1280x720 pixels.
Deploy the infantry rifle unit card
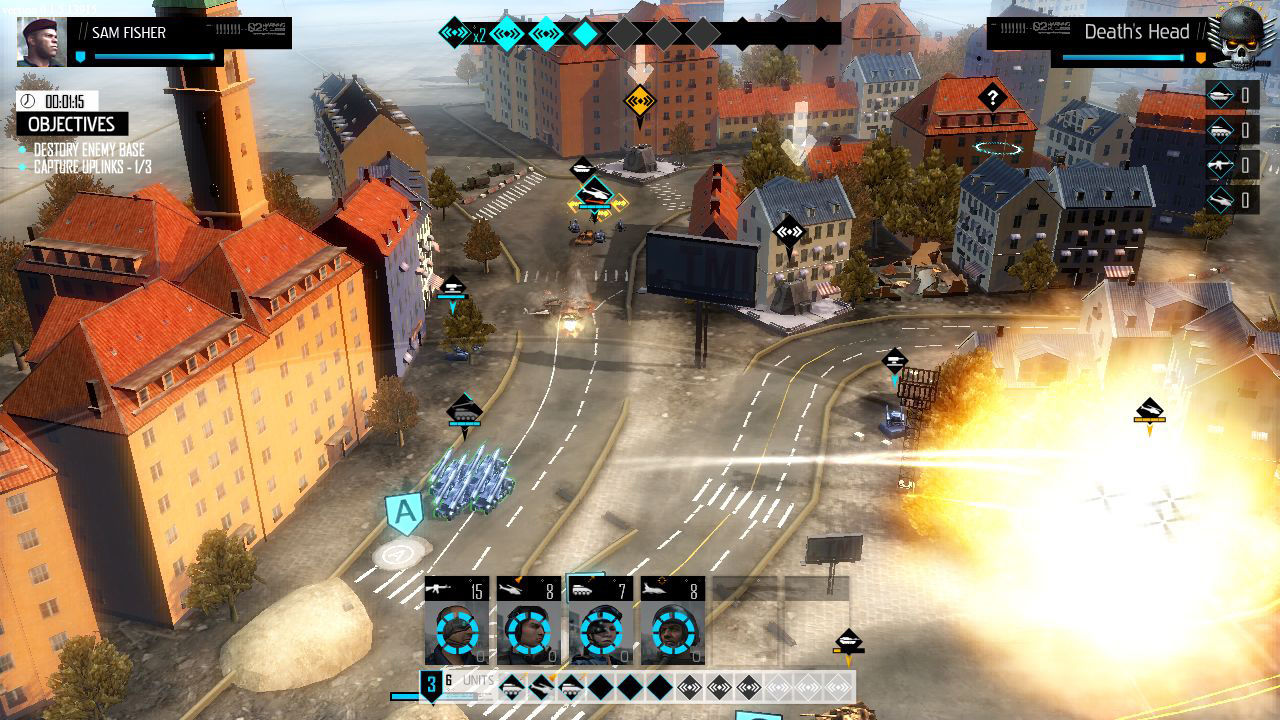(x=457, y=620)
